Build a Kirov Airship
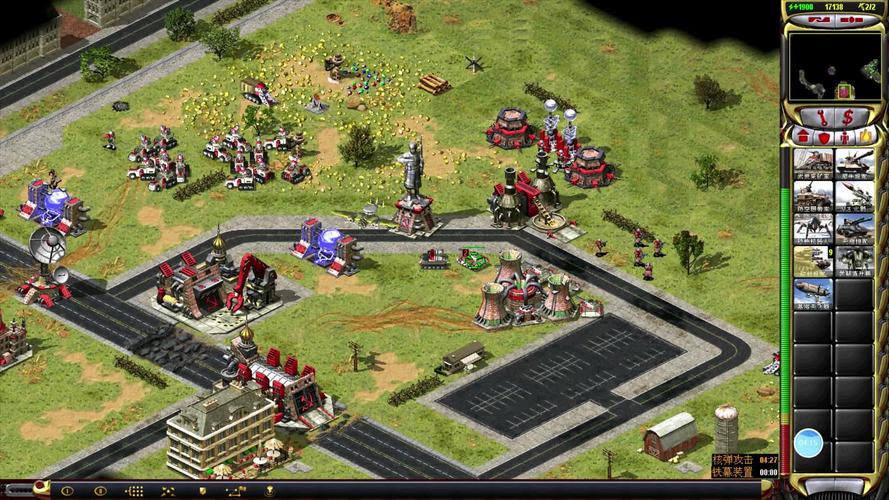This screenshot has height=500, width=889. 812,293
